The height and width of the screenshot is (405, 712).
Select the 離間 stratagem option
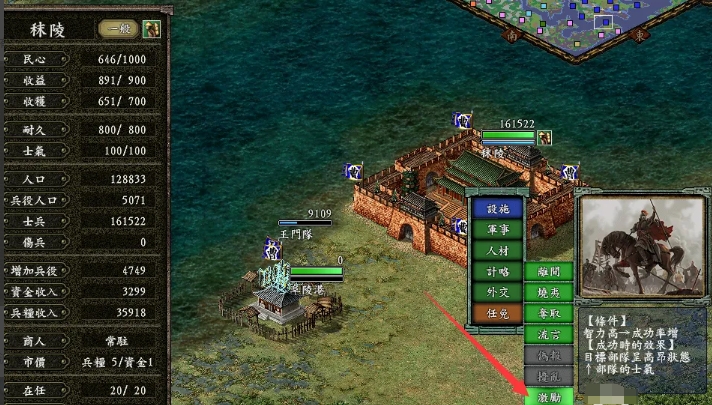pos(549,271)
